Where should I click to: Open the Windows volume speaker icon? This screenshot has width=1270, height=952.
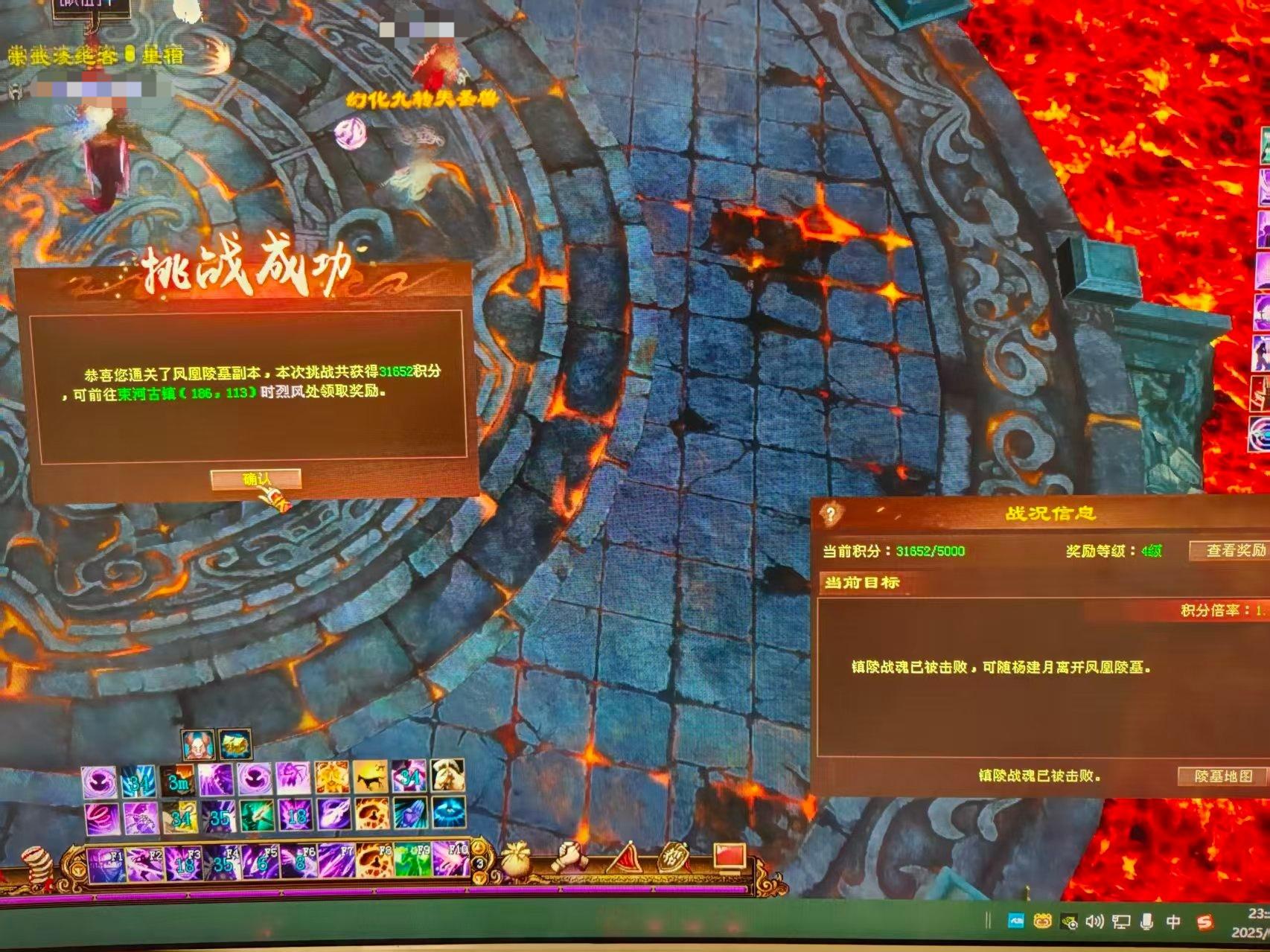(1094, 922)
